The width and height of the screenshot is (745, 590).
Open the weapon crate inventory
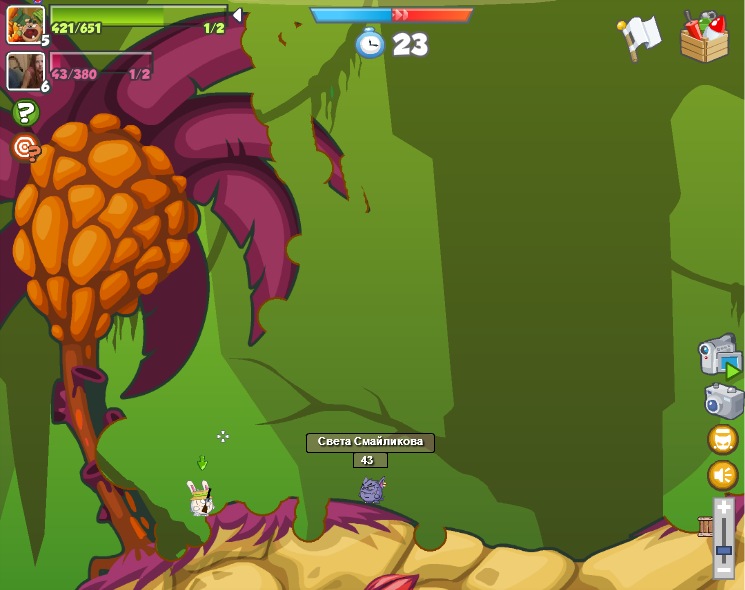(x=704, y=37)
